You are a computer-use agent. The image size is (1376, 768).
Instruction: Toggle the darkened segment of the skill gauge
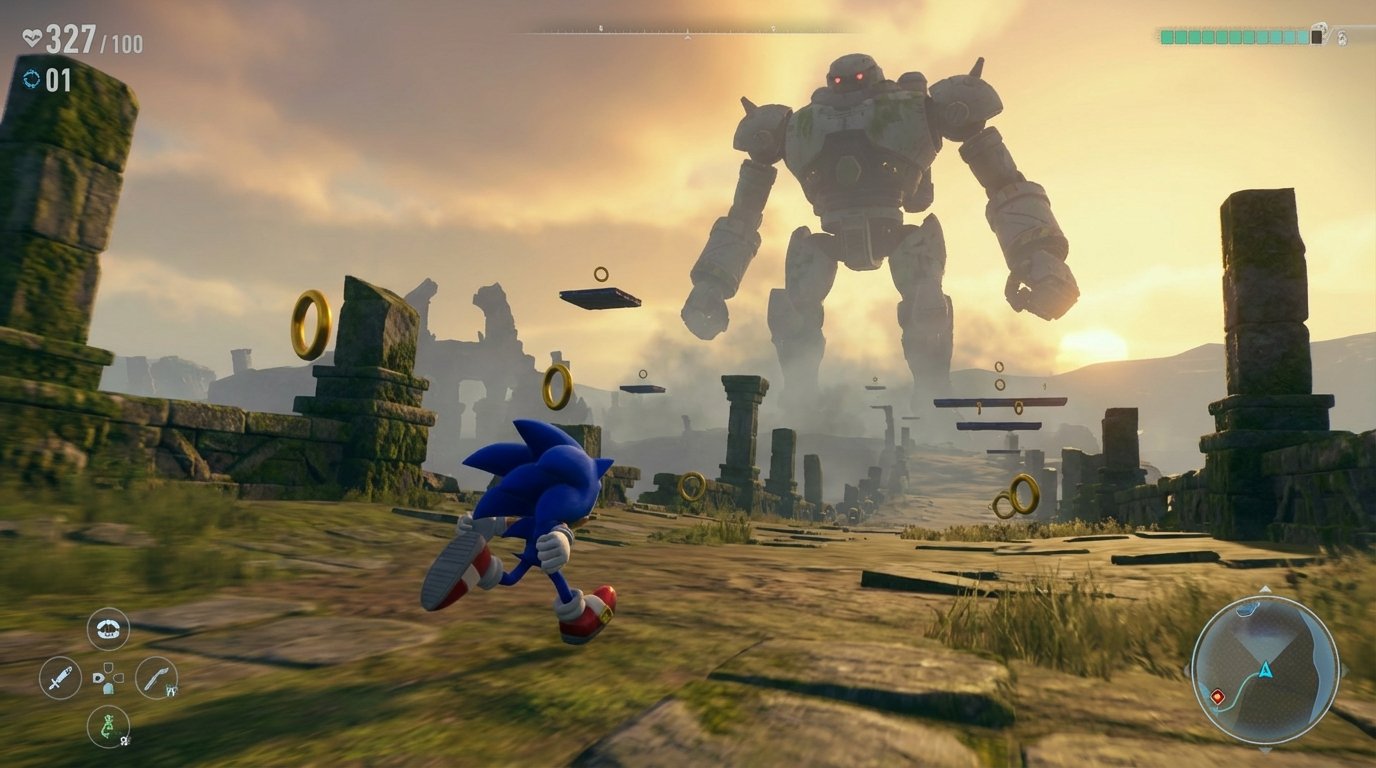[x=1317, y=36]
